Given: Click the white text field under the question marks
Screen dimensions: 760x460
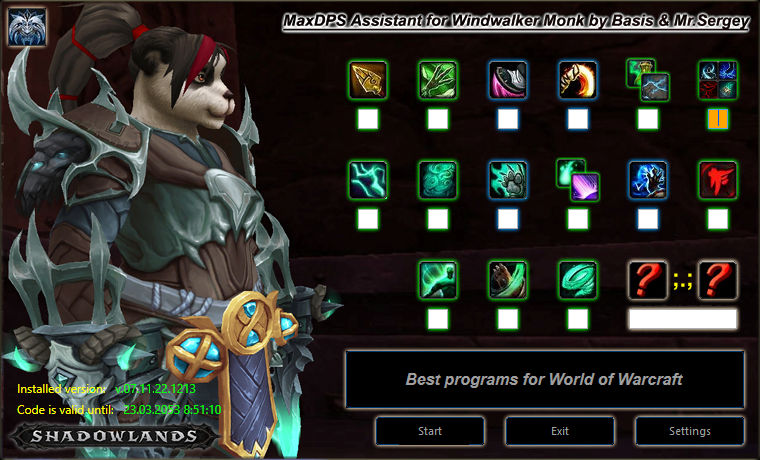Looking at the screenshot, I should tap(683, 319).
